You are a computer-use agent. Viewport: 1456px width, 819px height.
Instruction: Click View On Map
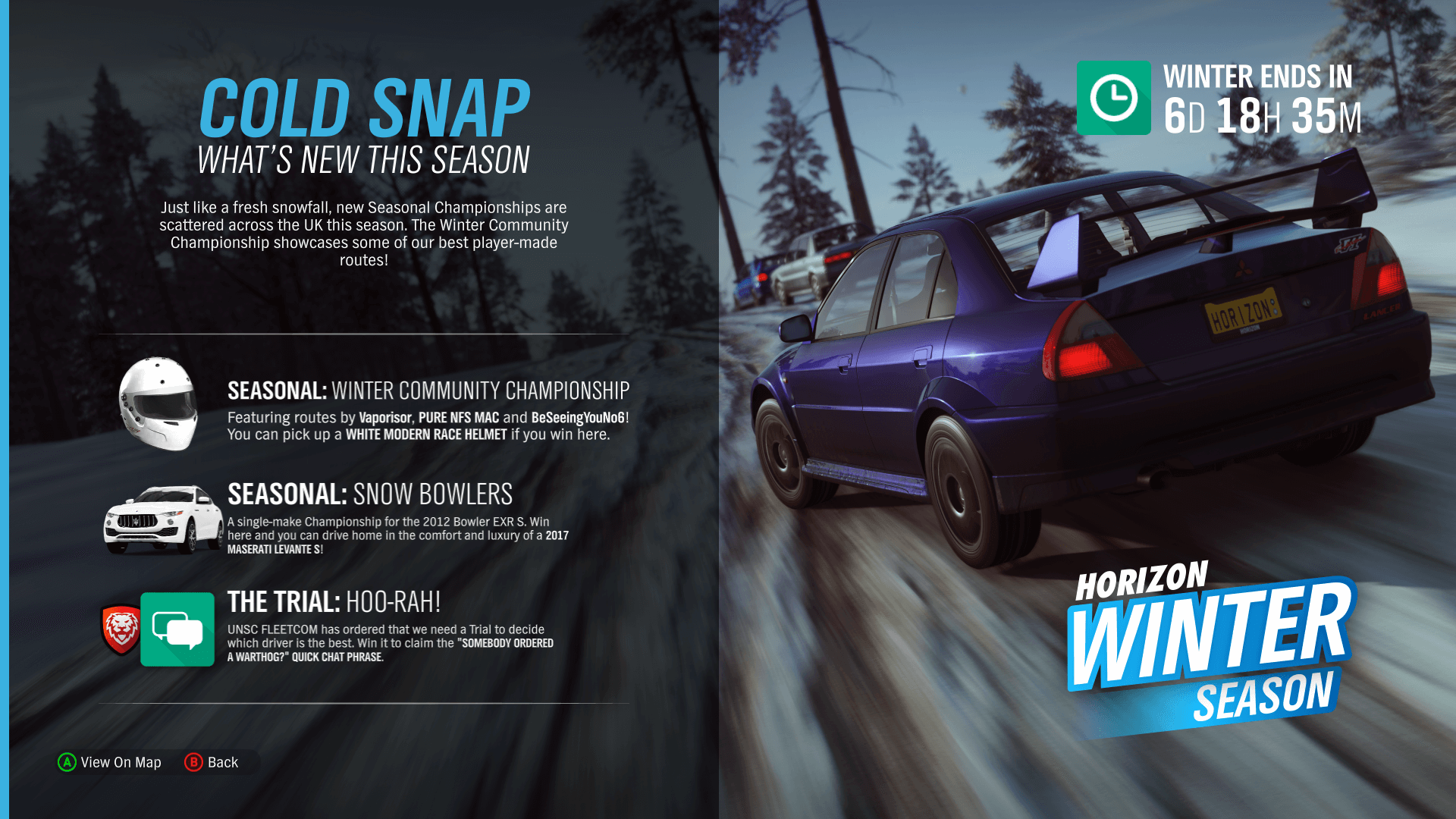120,762
